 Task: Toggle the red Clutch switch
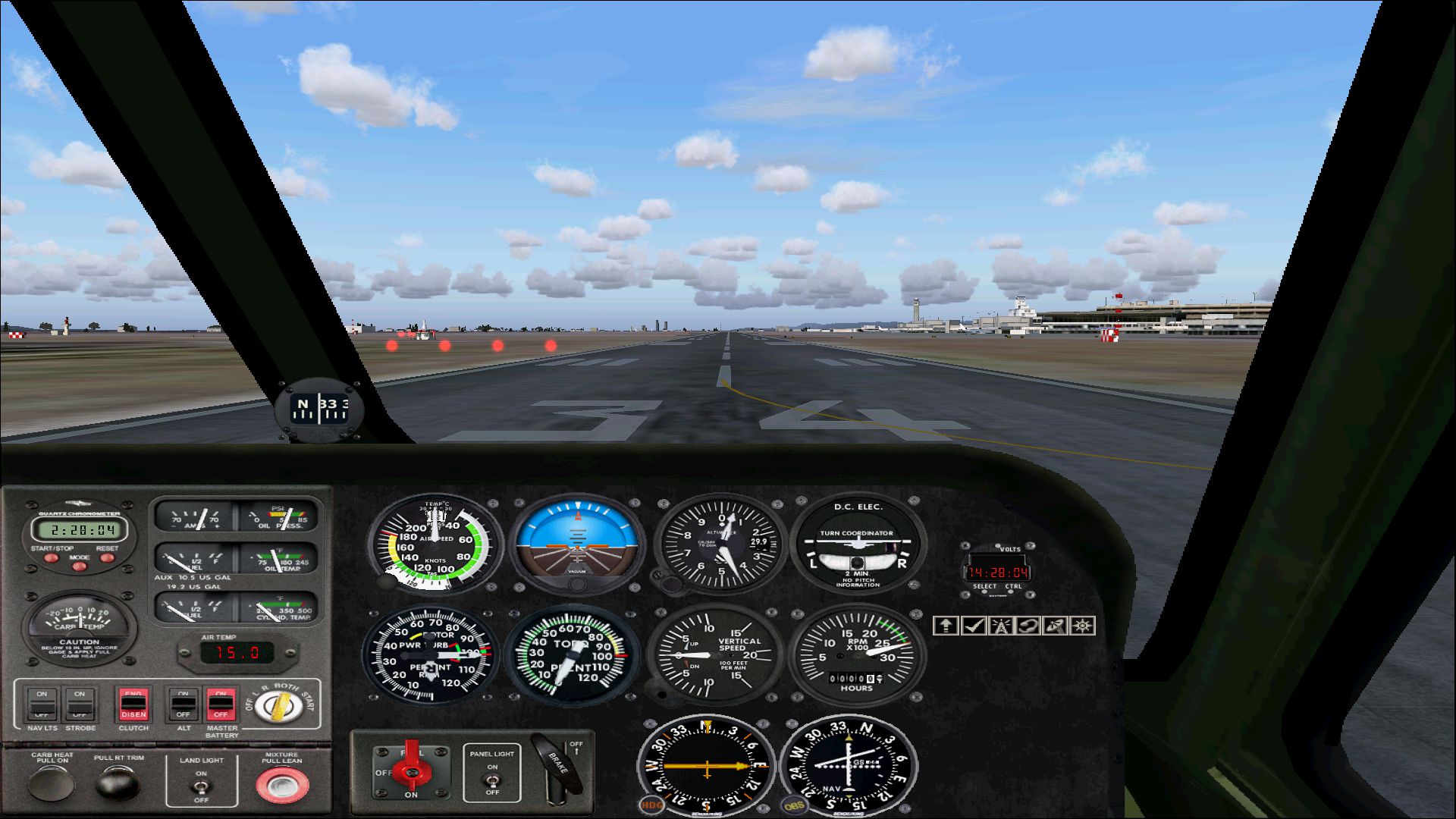[x=133, y=704]
